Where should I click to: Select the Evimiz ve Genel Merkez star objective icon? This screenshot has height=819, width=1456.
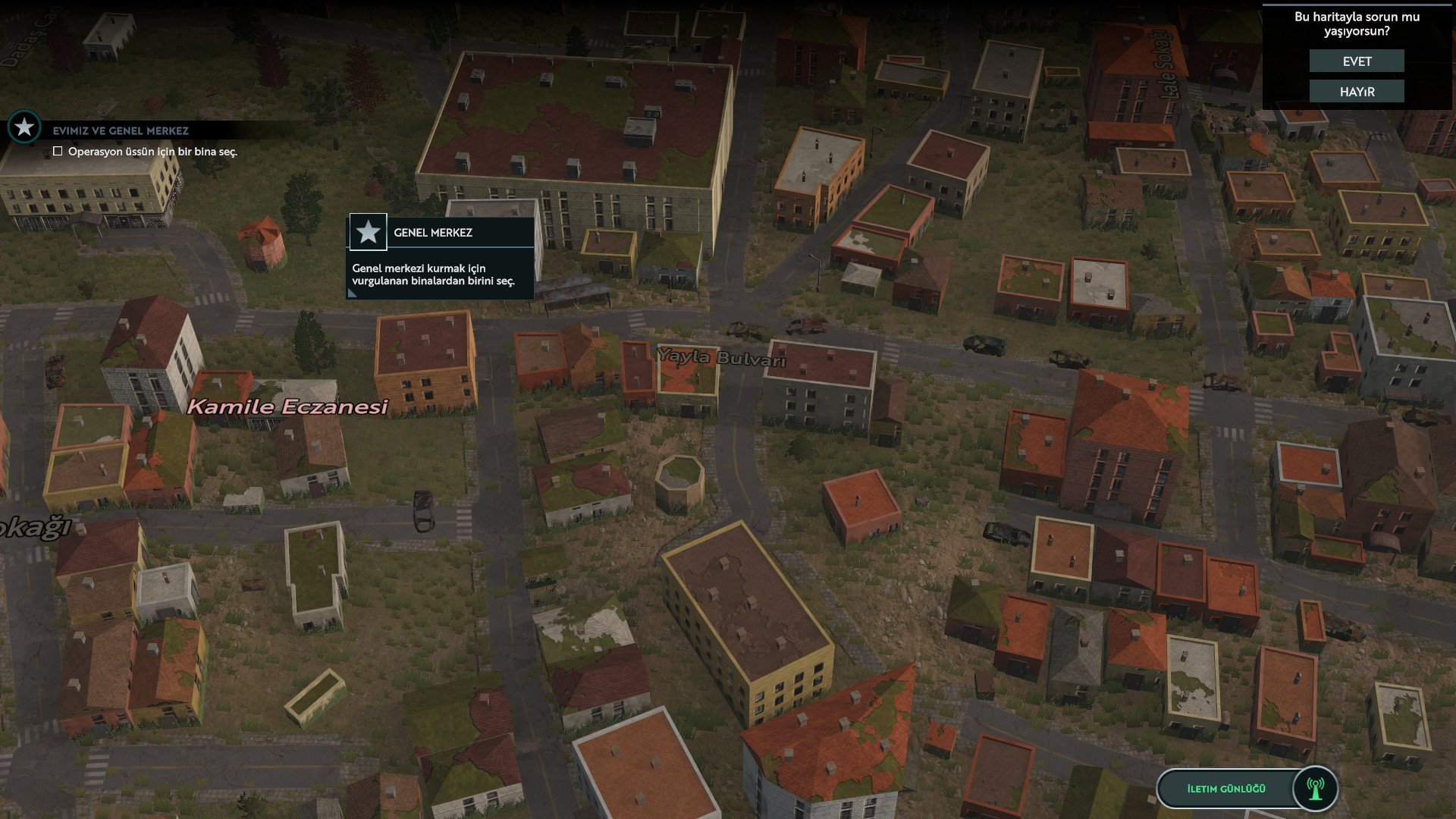coord(24,127)
